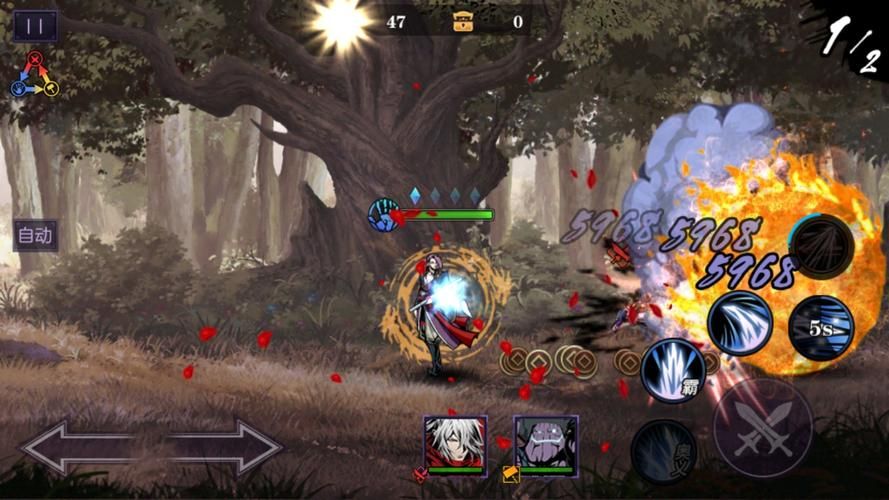Tap the right movement arrow
889x500 pixels.
click(x=226, y=447)
